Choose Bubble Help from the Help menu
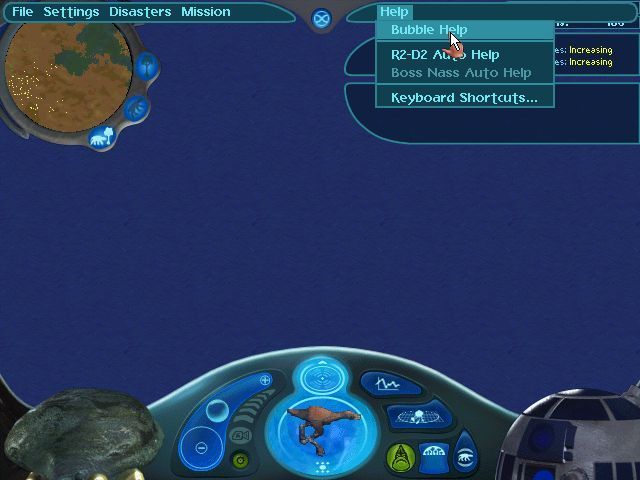Viewport: 640px width, 480px height. tap(429, 30)
